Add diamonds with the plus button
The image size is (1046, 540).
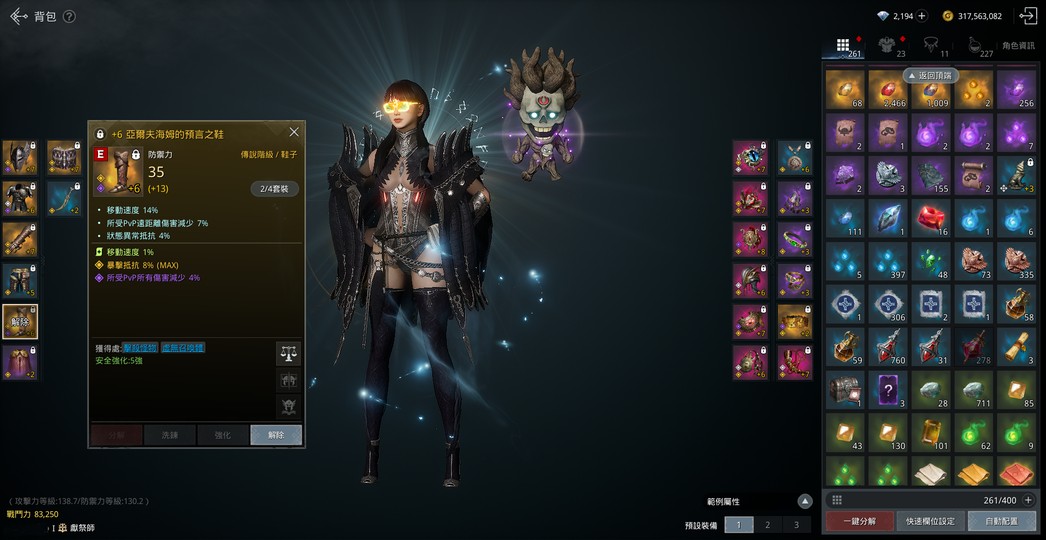pyautogui.click(x=921, y=16)
